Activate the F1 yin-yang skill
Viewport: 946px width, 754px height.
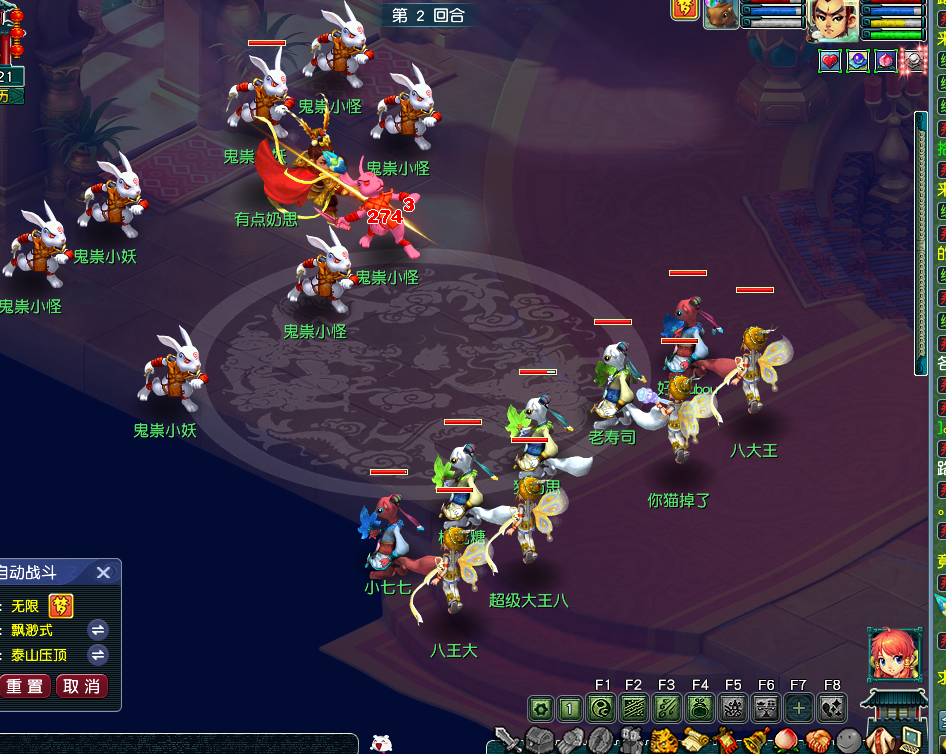602,709
